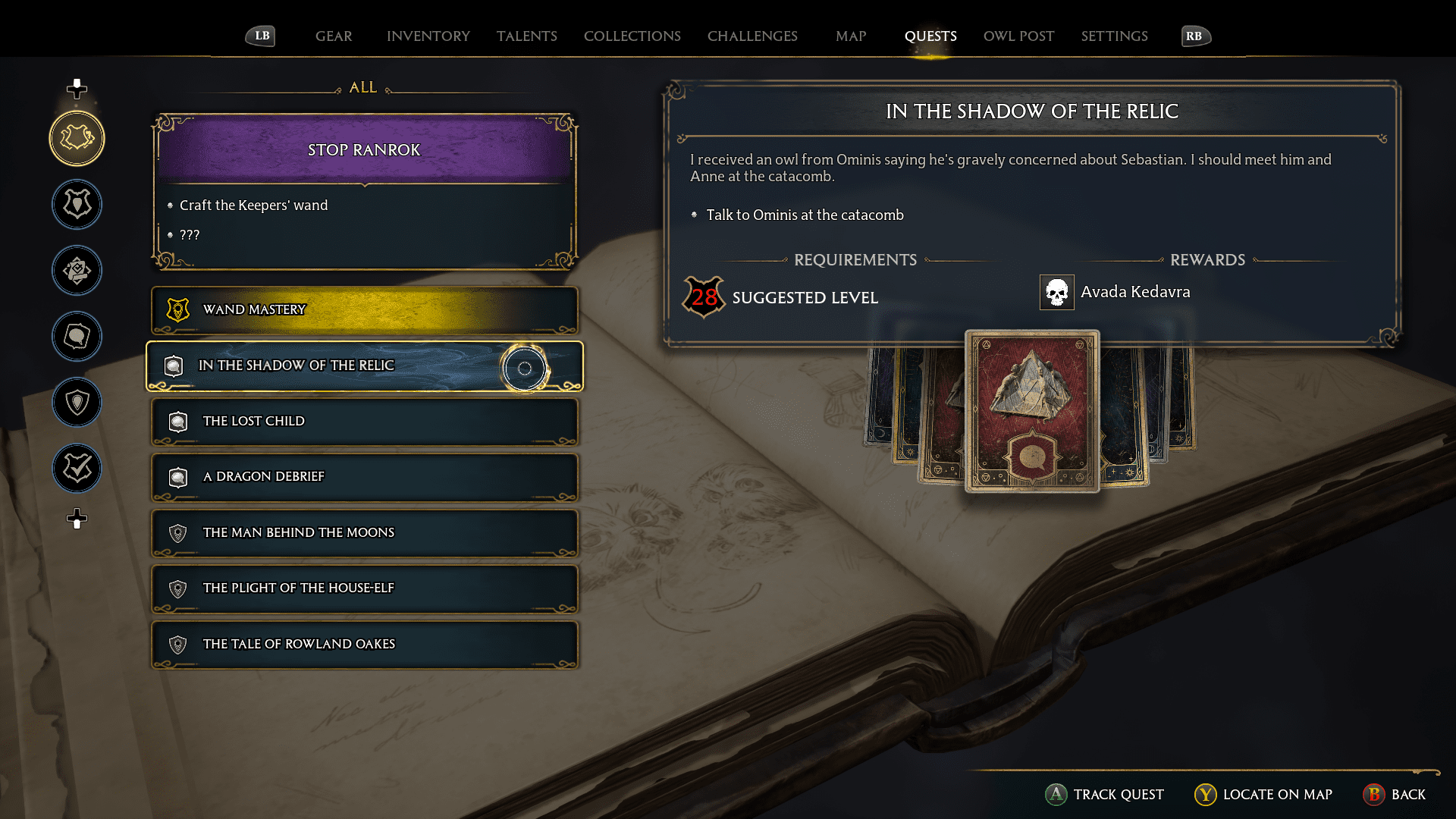Screen dimensions: 1456x819
Task: Click the up arrow above the quest filters
Action: (76, 87)
